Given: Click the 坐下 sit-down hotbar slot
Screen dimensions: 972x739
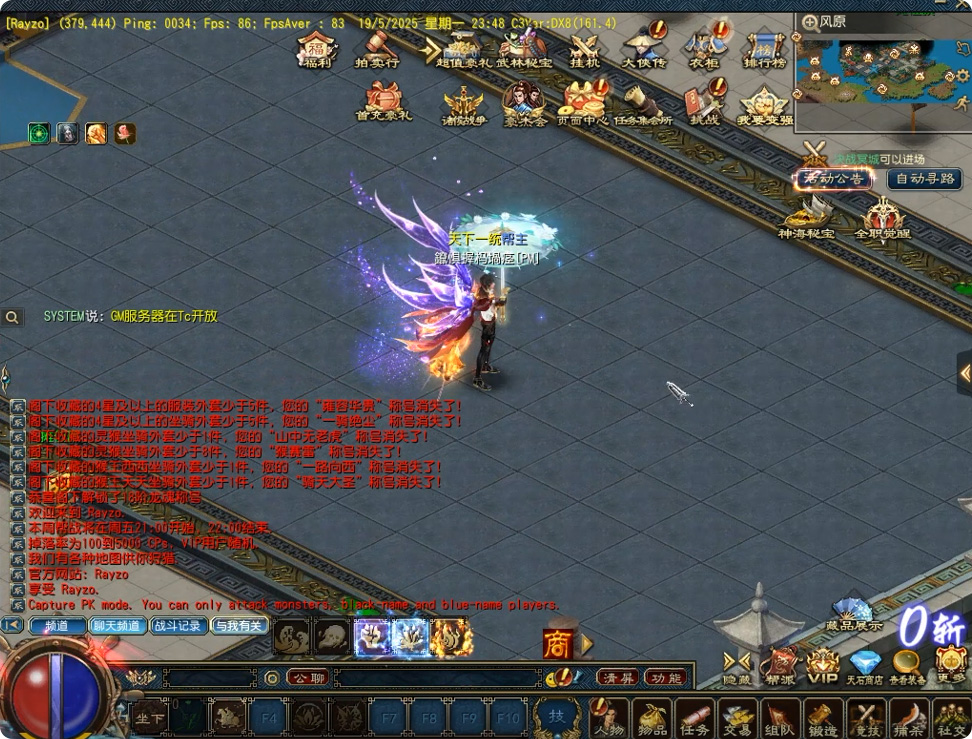Looking at the screenshot, I should [150, 717].
